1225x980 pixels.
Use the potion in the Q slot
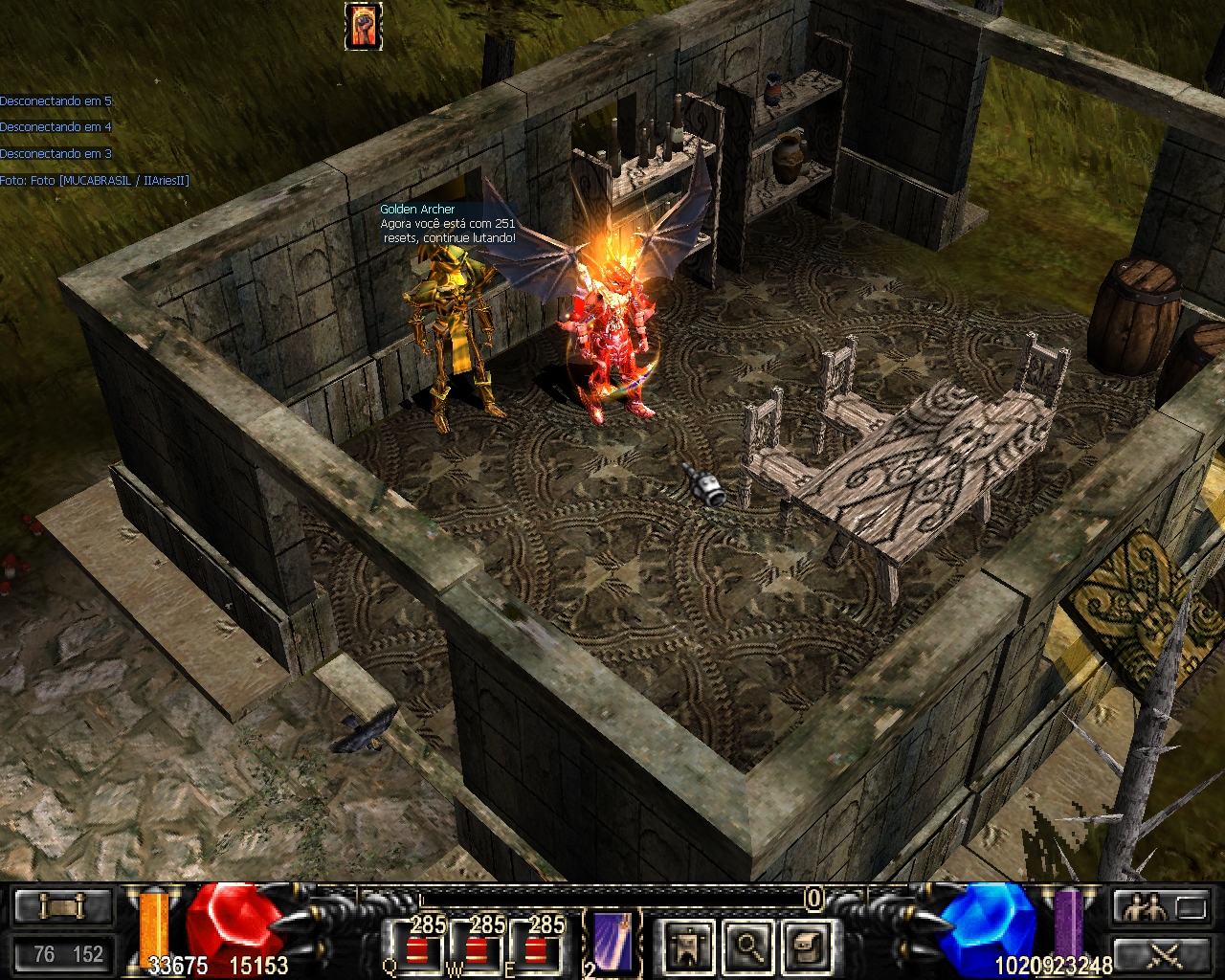click(x=415, y=946)
